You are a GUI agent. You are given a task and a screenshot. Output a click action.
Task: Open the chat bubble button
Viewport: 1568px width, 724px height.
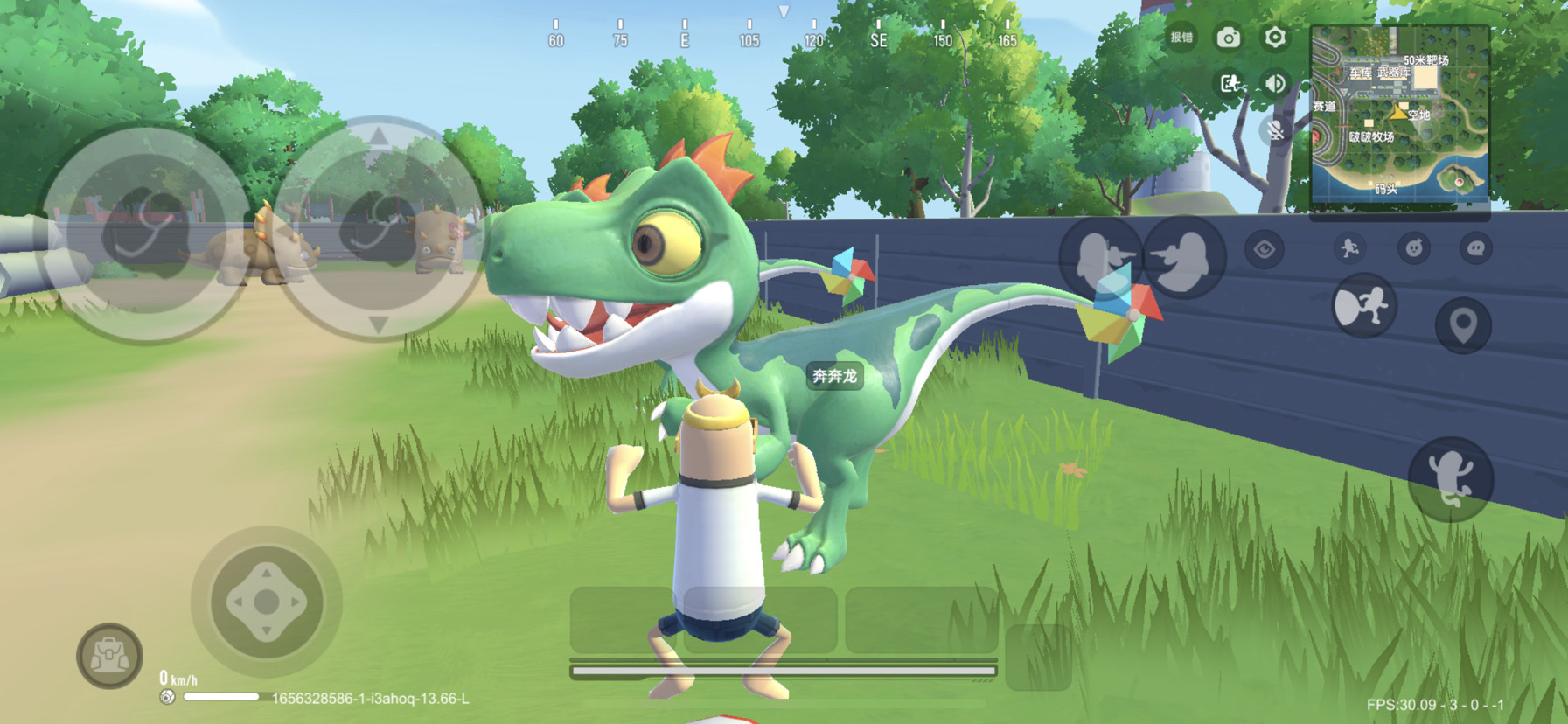1476,249
